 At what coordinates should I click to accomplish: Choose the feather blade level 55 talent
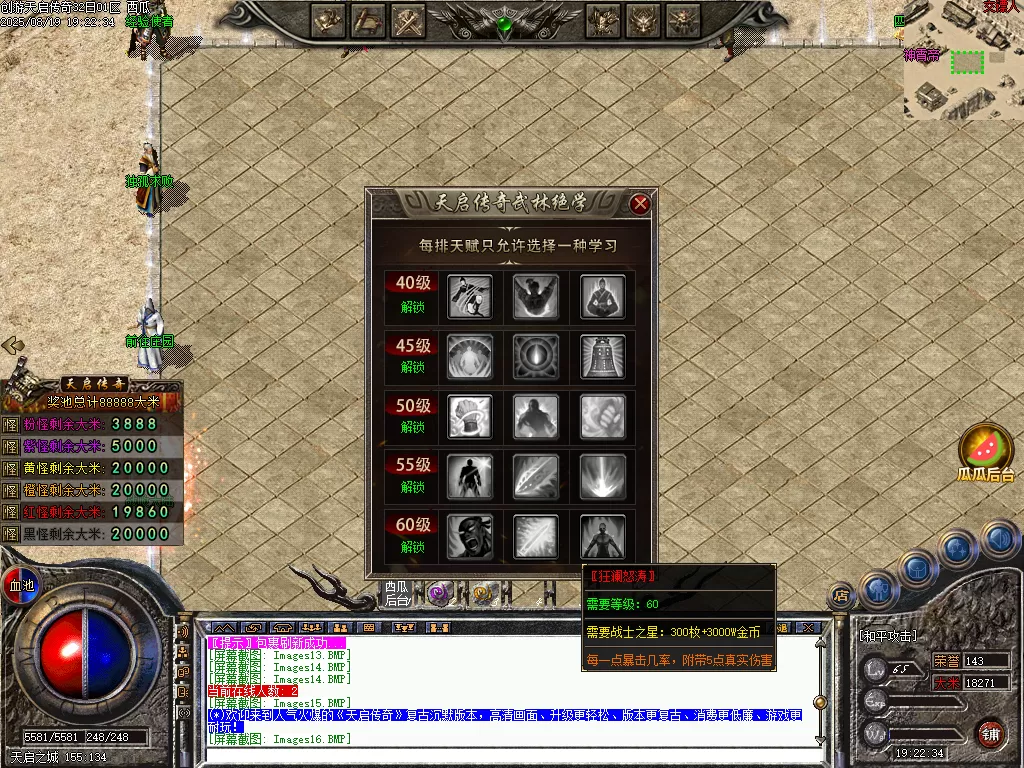[x=535, y=476]
